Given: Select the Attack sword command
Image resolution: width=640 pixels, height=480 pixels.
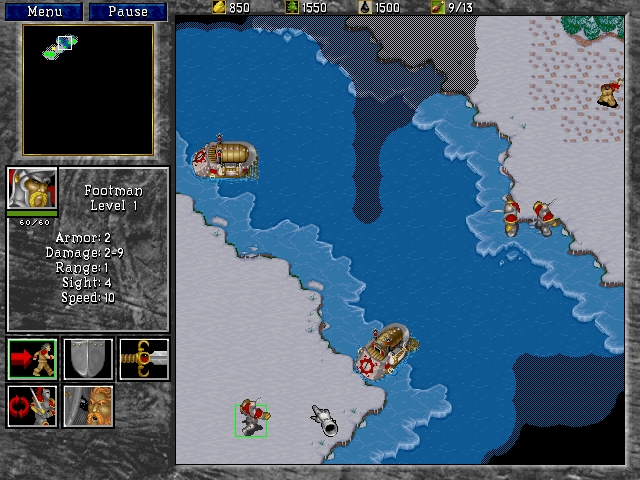Looking at the screenshot, I should [143, 359].
